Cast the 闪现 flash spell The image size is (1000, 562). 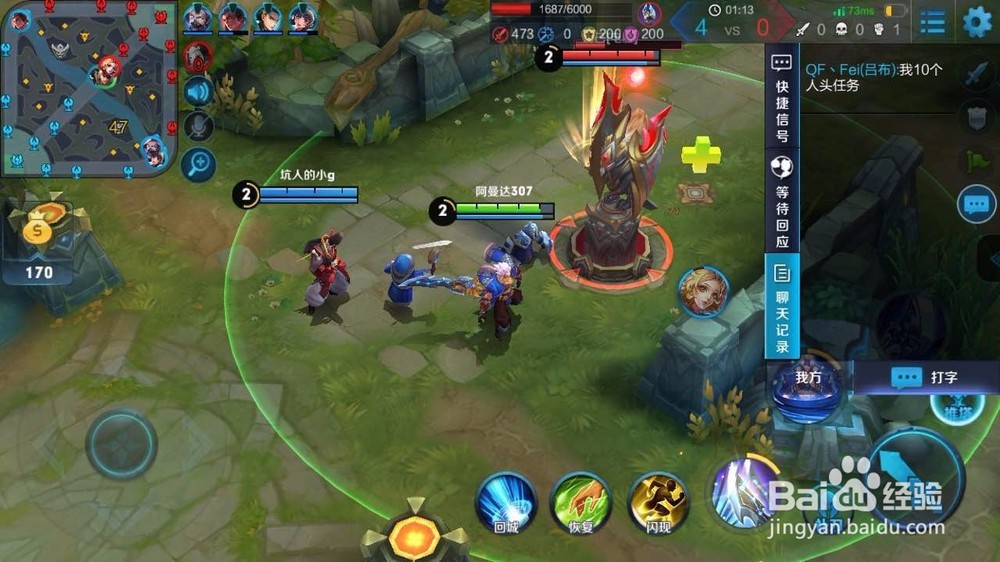[658, 501]
